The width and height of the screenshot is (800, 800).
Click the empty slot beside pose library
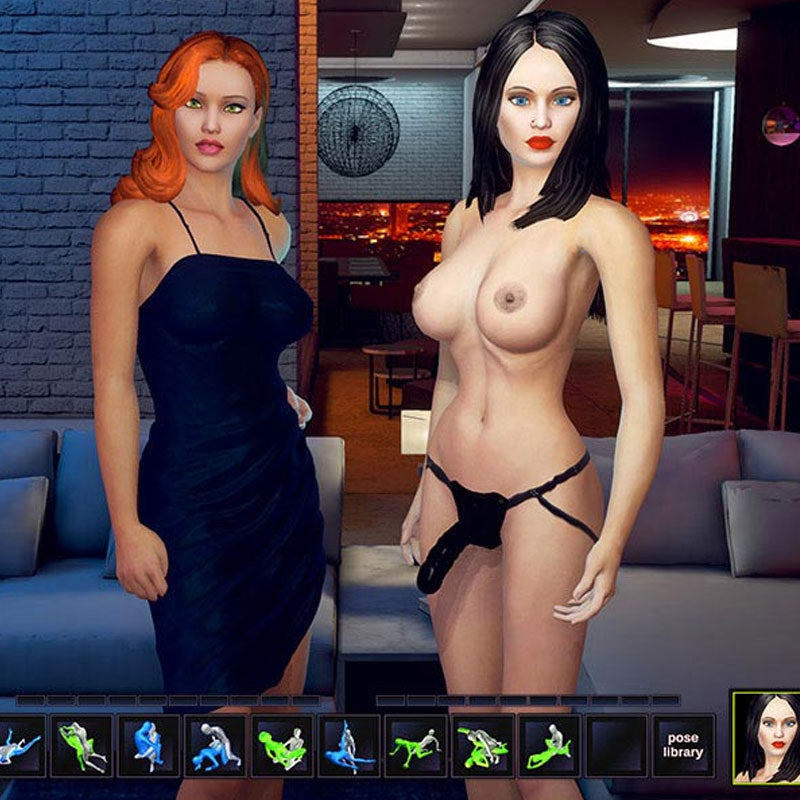click(x=616, y=745)
